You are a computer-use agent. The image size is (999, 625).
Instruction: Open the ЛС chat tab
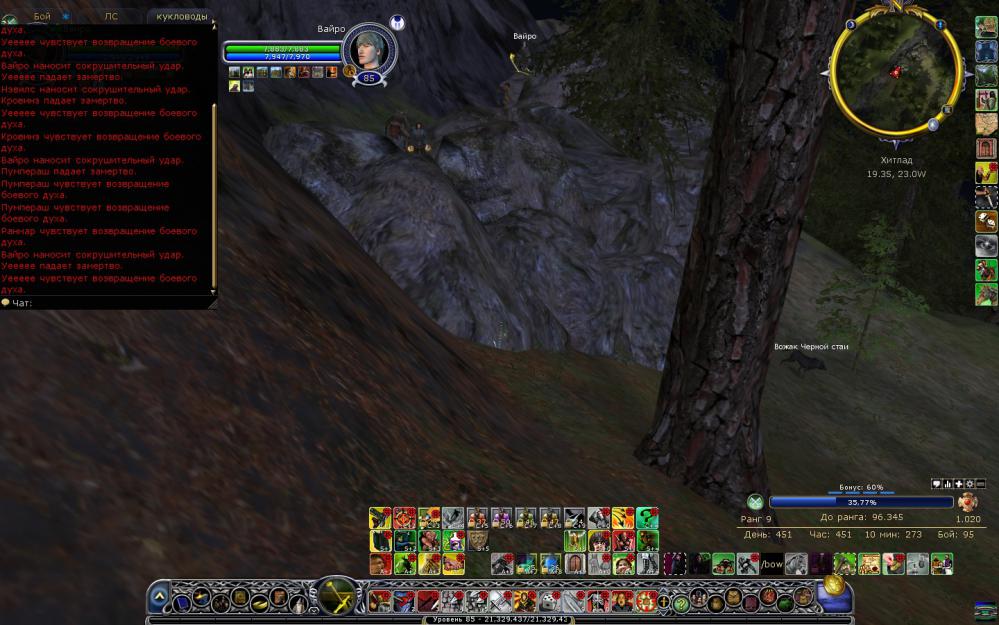point(111,17)
